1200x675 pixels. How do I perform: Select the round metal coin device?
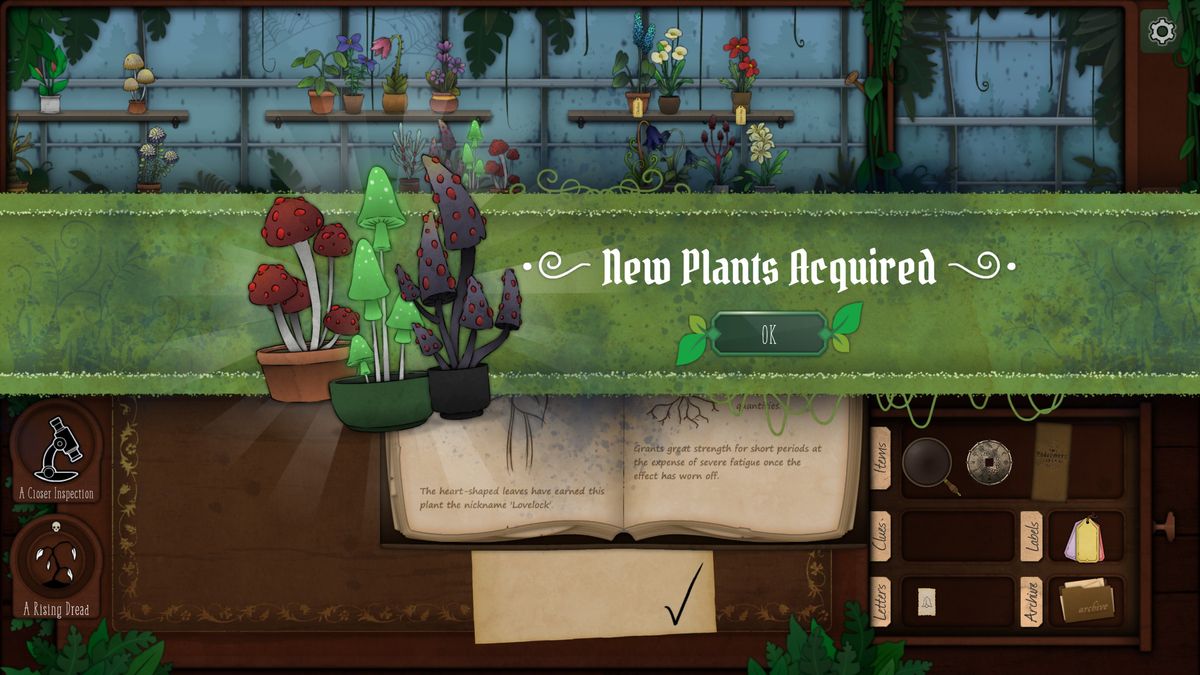point(989,462)
